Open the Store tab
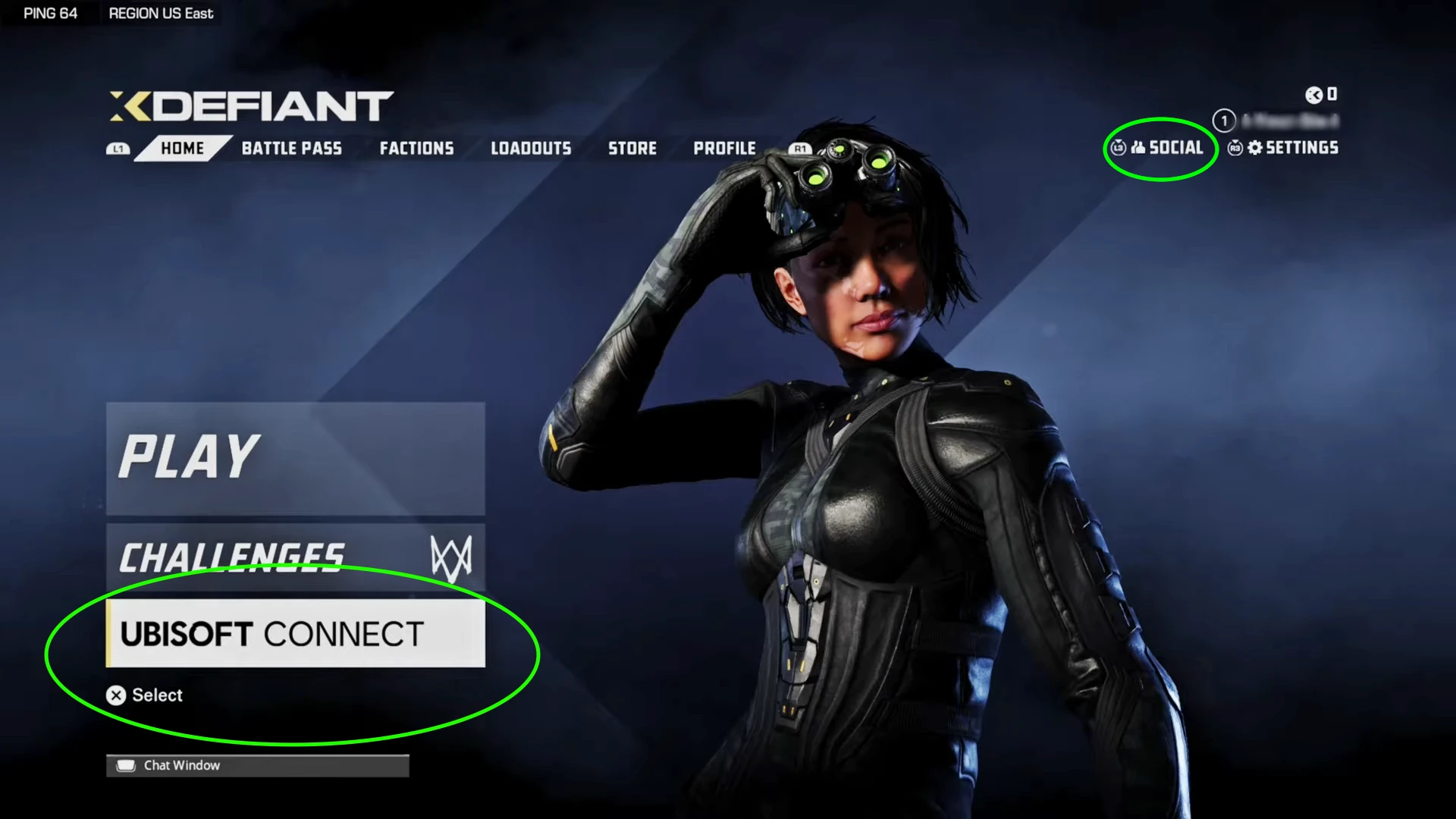Viewport: 1456px width, 819px height. coord(632,149)
